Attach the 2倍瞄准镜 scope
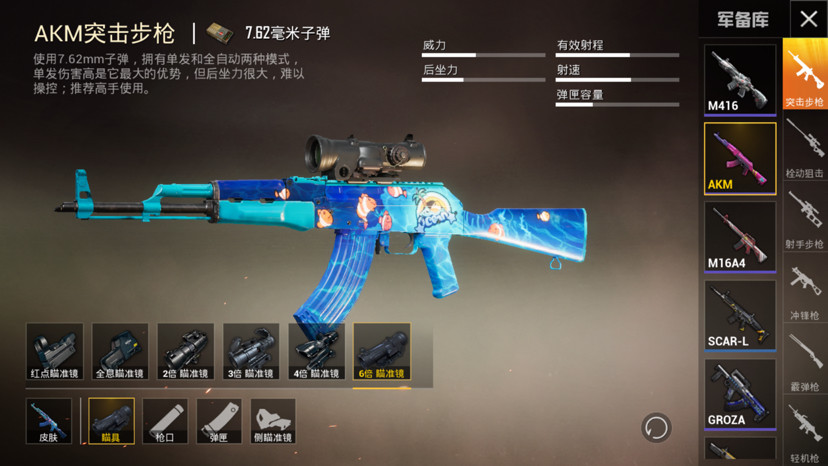The height and width of the screenshot is (466, 828). [186, 352]
